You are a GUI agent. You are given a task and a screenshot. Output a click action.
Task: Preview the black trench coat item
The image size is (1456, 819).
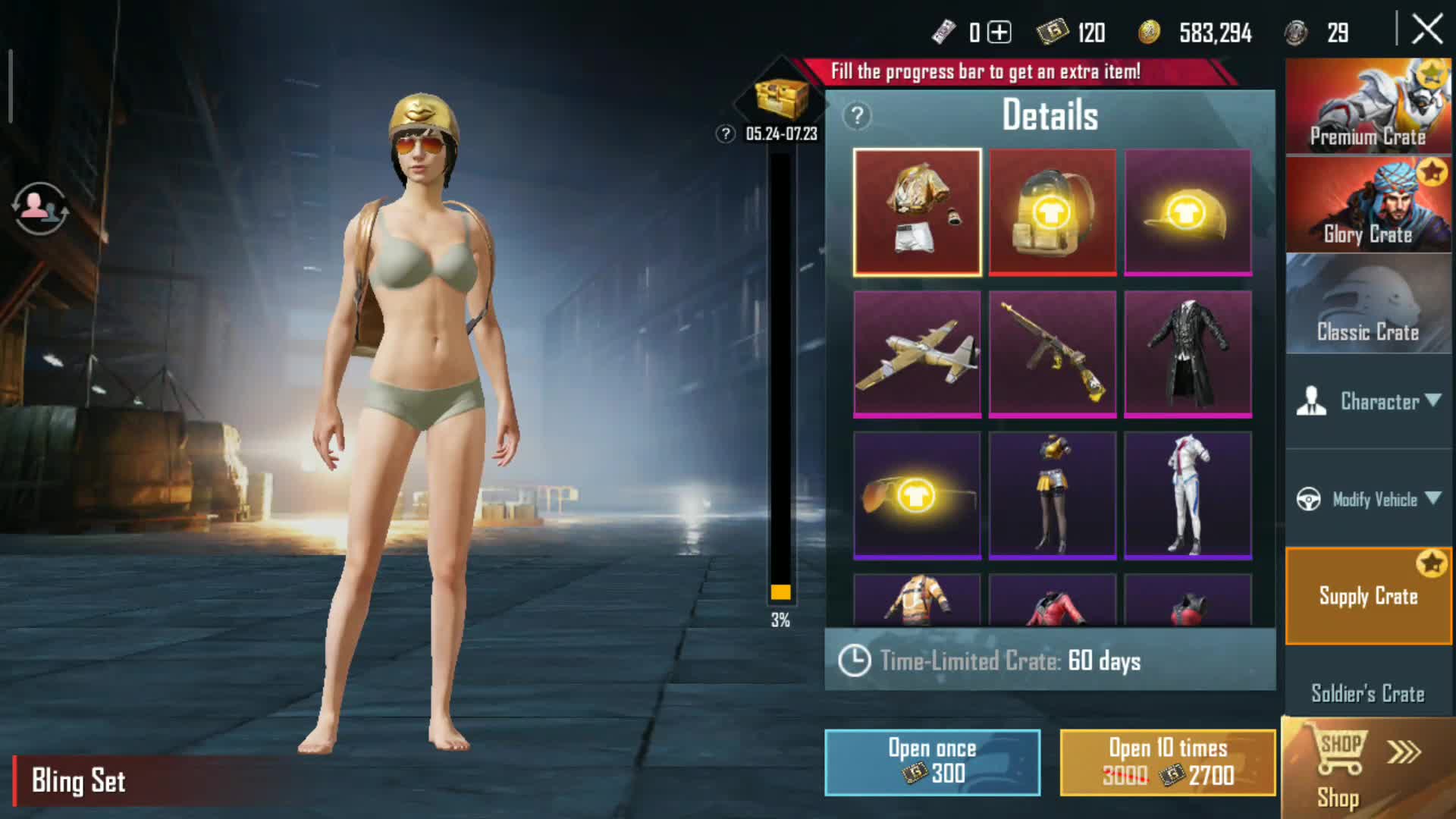(x=1188, y=354)
